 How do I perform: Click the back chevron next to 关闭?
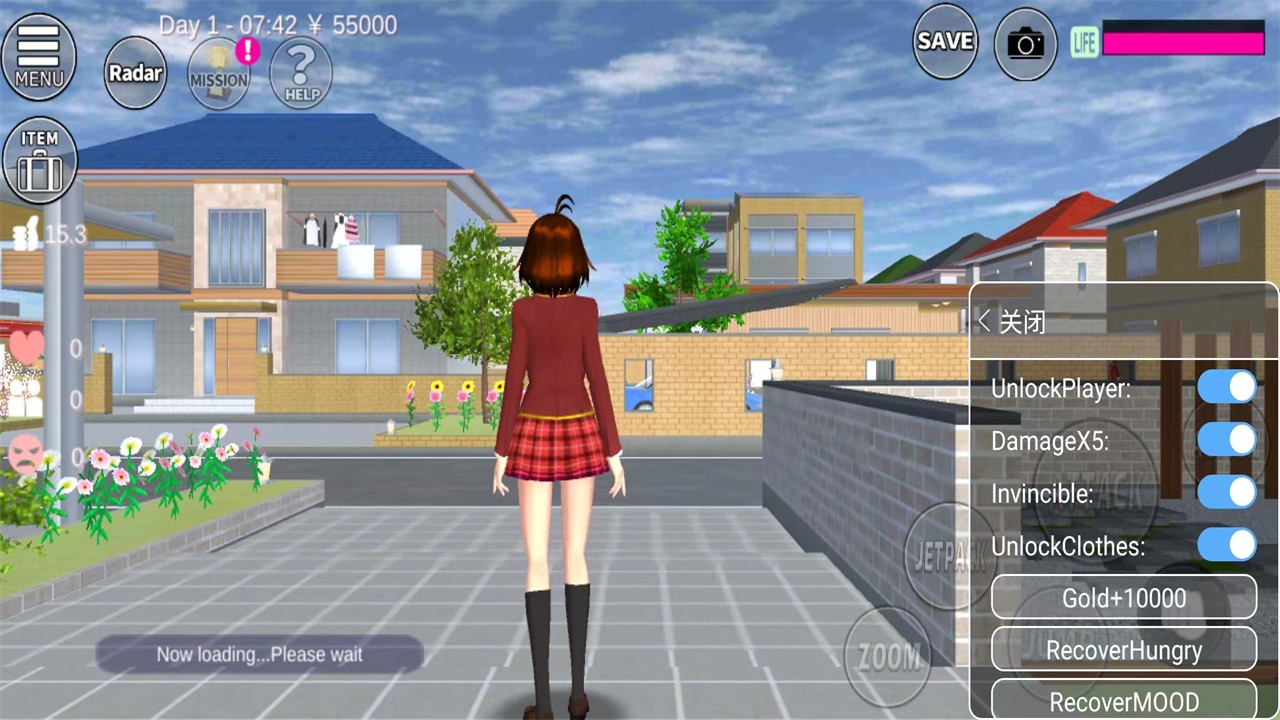coord(983,321)
